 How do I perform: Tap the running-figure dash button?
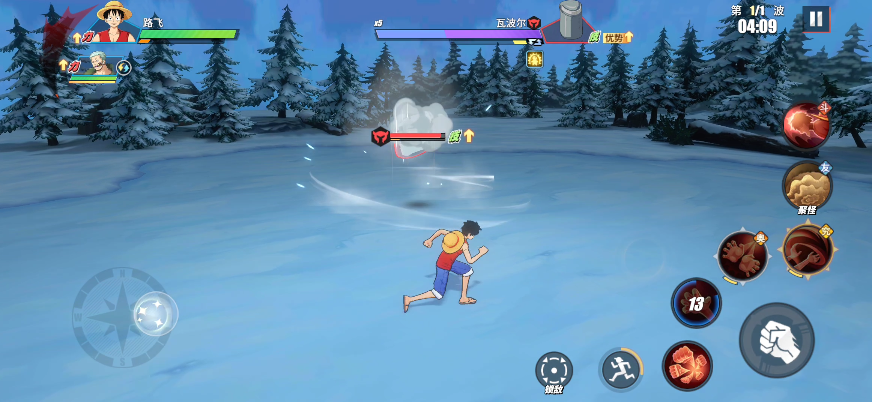pyautogui.click(x=620, y=369)
